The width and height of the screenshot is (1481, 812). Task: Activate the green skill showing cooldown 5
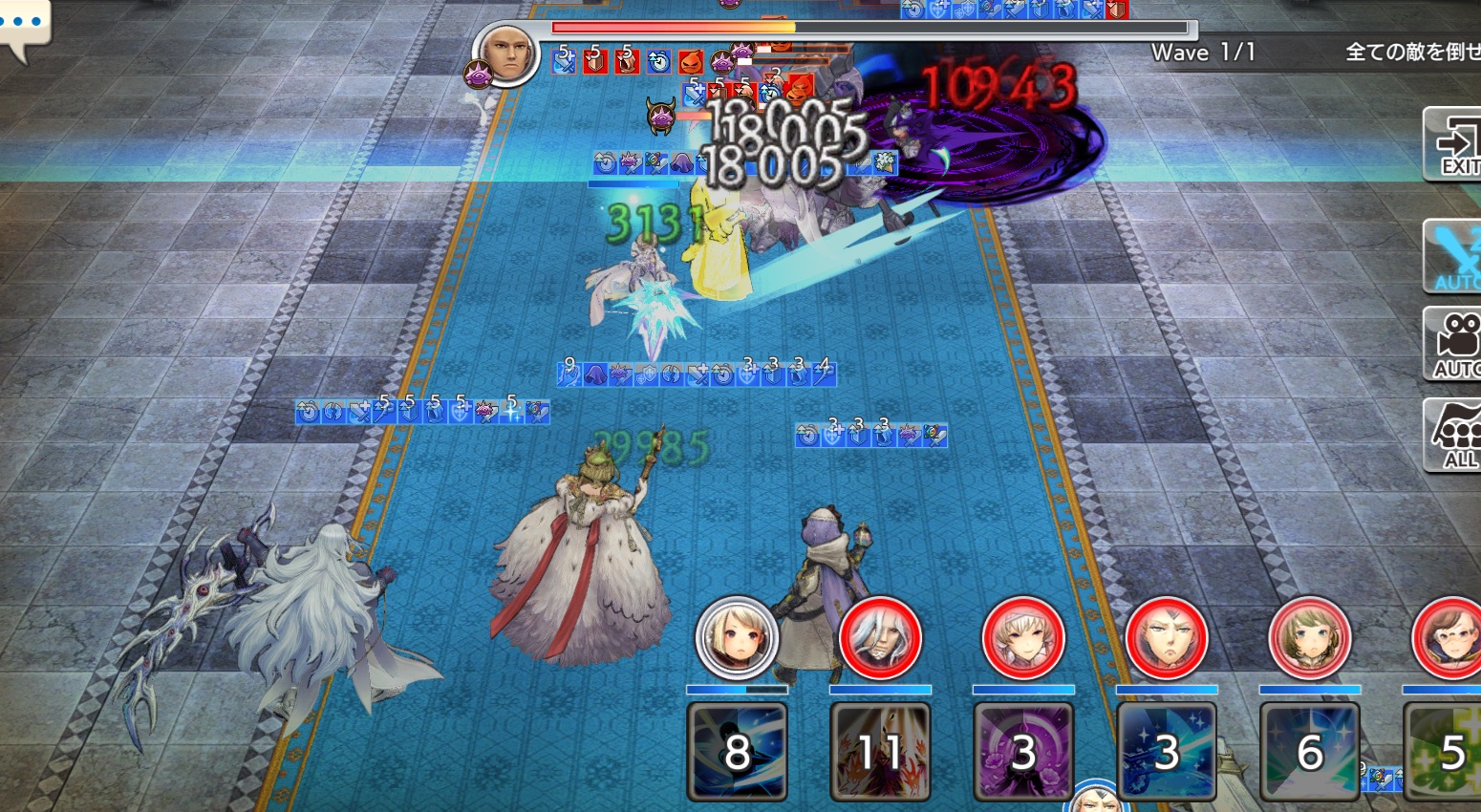point(1445,751)
